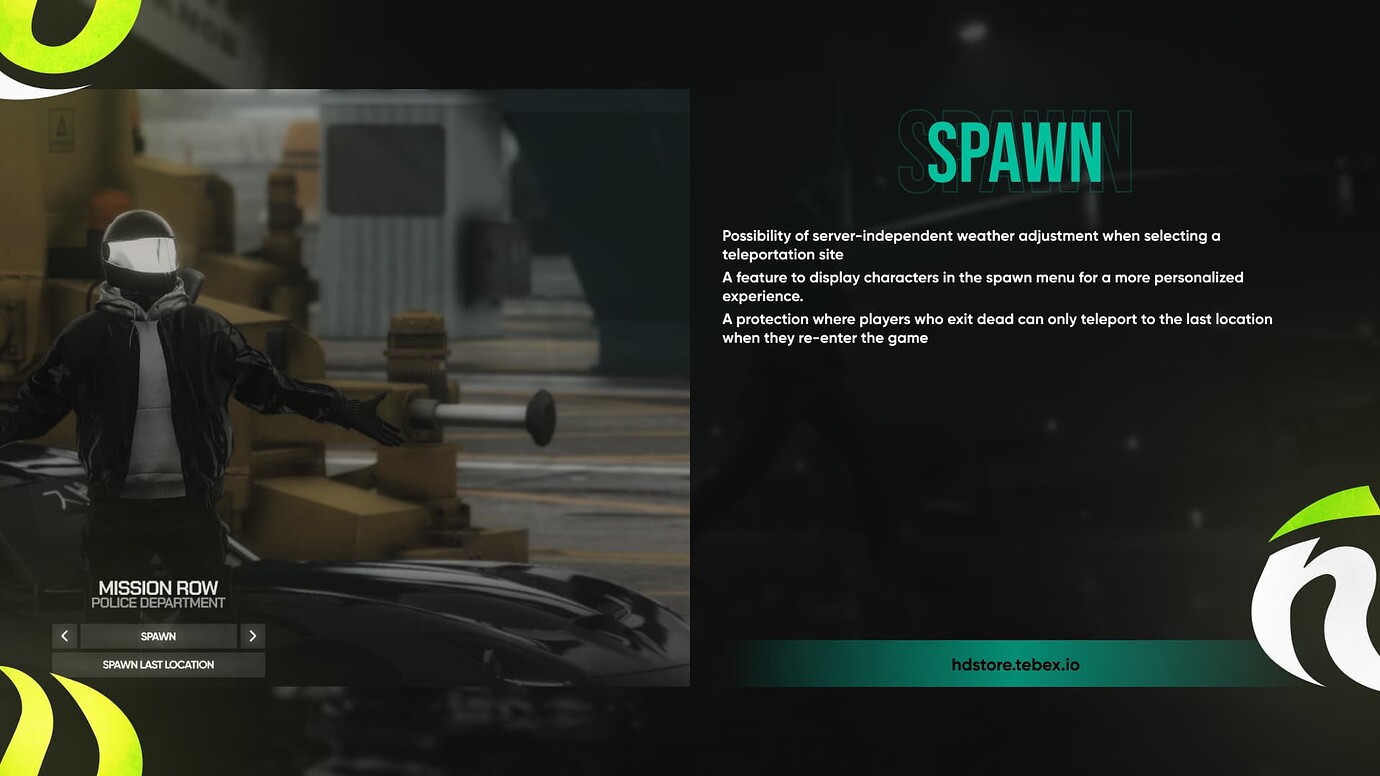The width and height of the screenshot is (1380, 776).
Task: Click the MISSION ROW POLICE DEPARTMENT label
Action: 159,595
